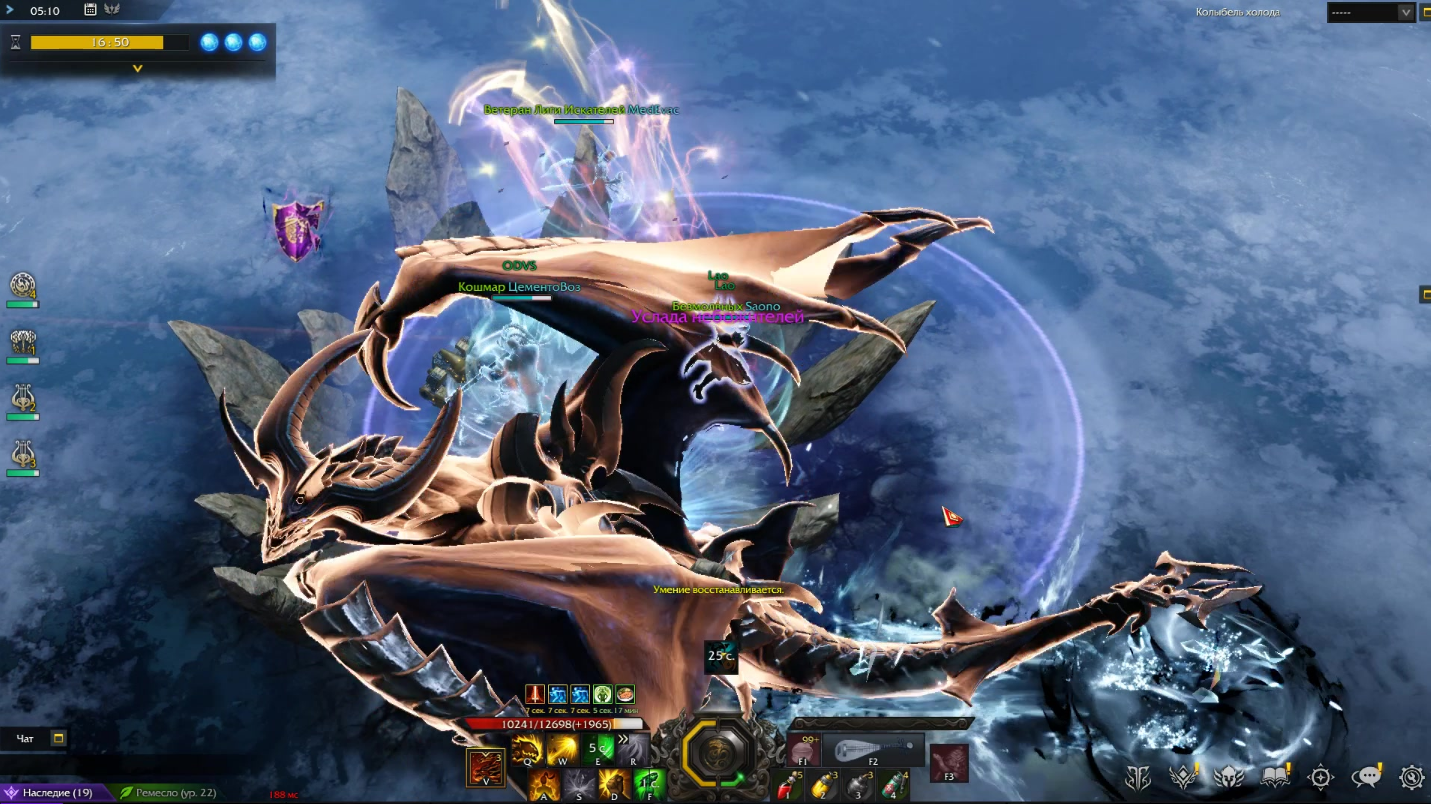This screenshot has height=804, width=1431.
Task: Open the calendar icon beside the clock
Action: [x=91, y=10]
